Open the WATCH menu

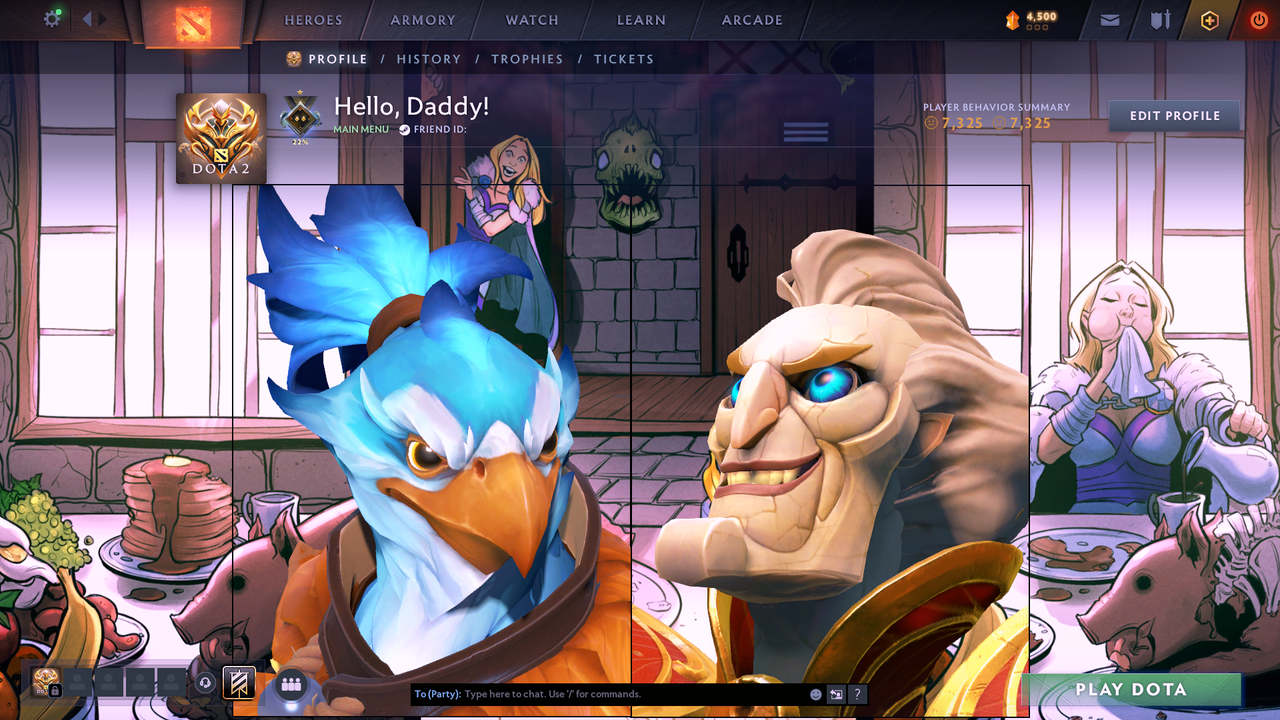(x=531, y=19)
